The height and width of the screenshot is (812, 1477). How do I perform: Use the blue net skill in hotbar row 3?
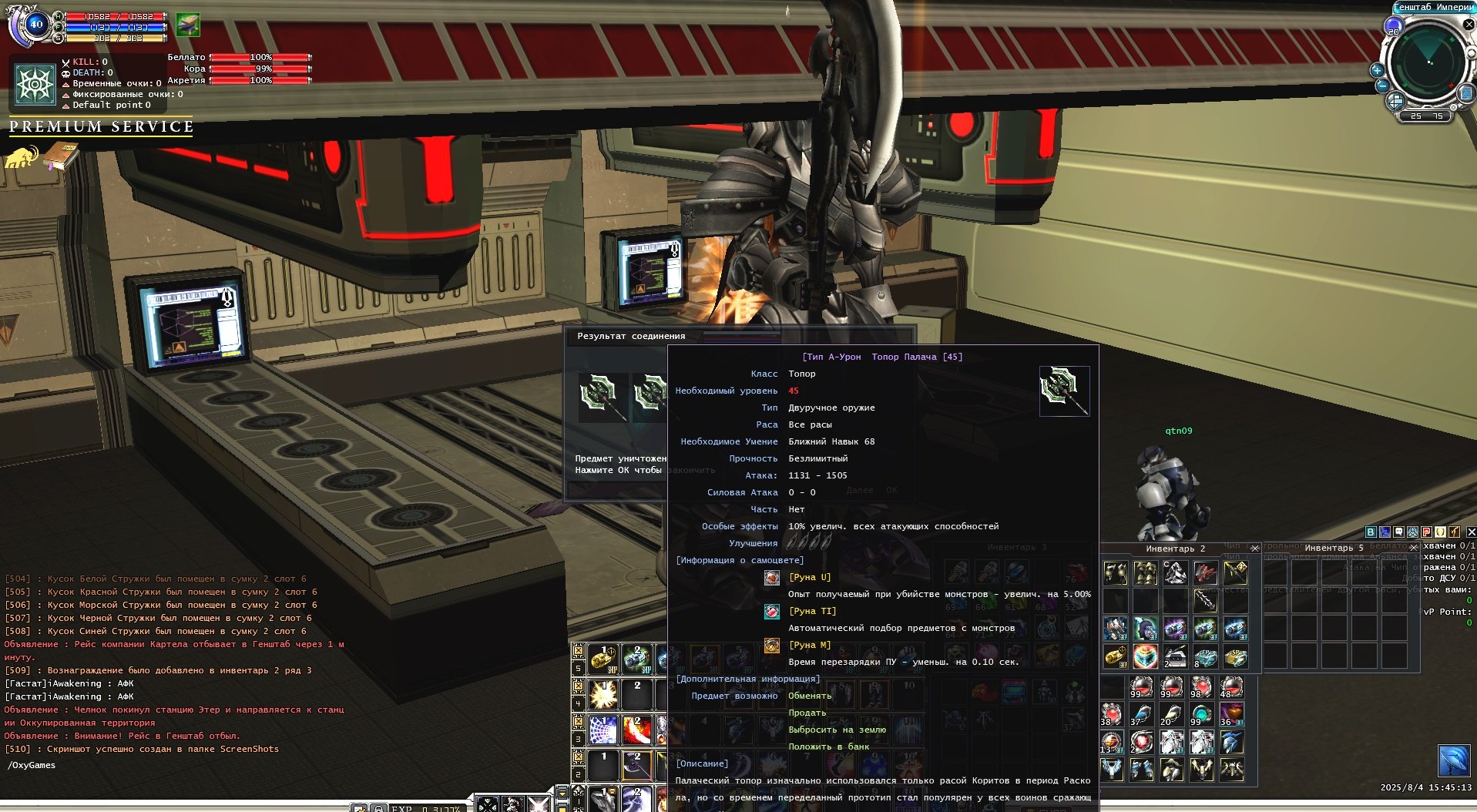click(603, 730)
